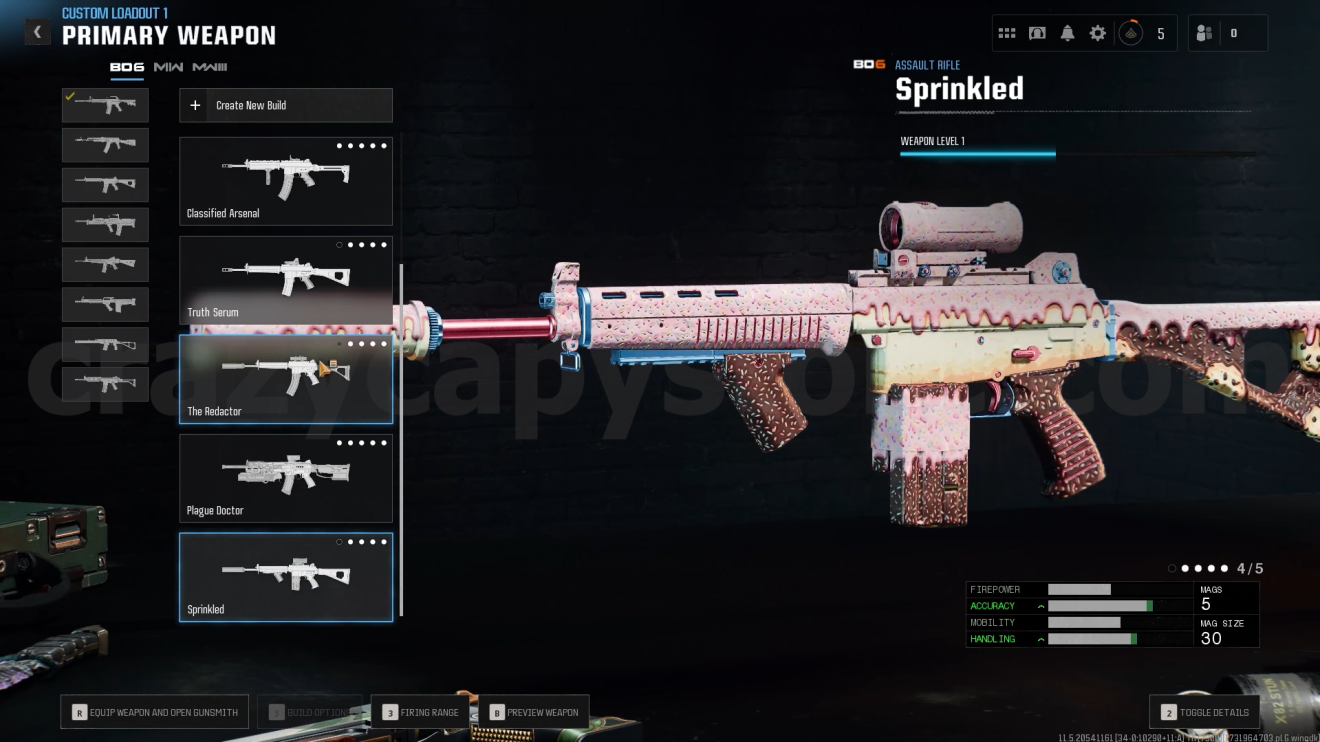This screenshot has width=1320, height=742.
Task: Open the Firing Range
Action: point(420,712)
